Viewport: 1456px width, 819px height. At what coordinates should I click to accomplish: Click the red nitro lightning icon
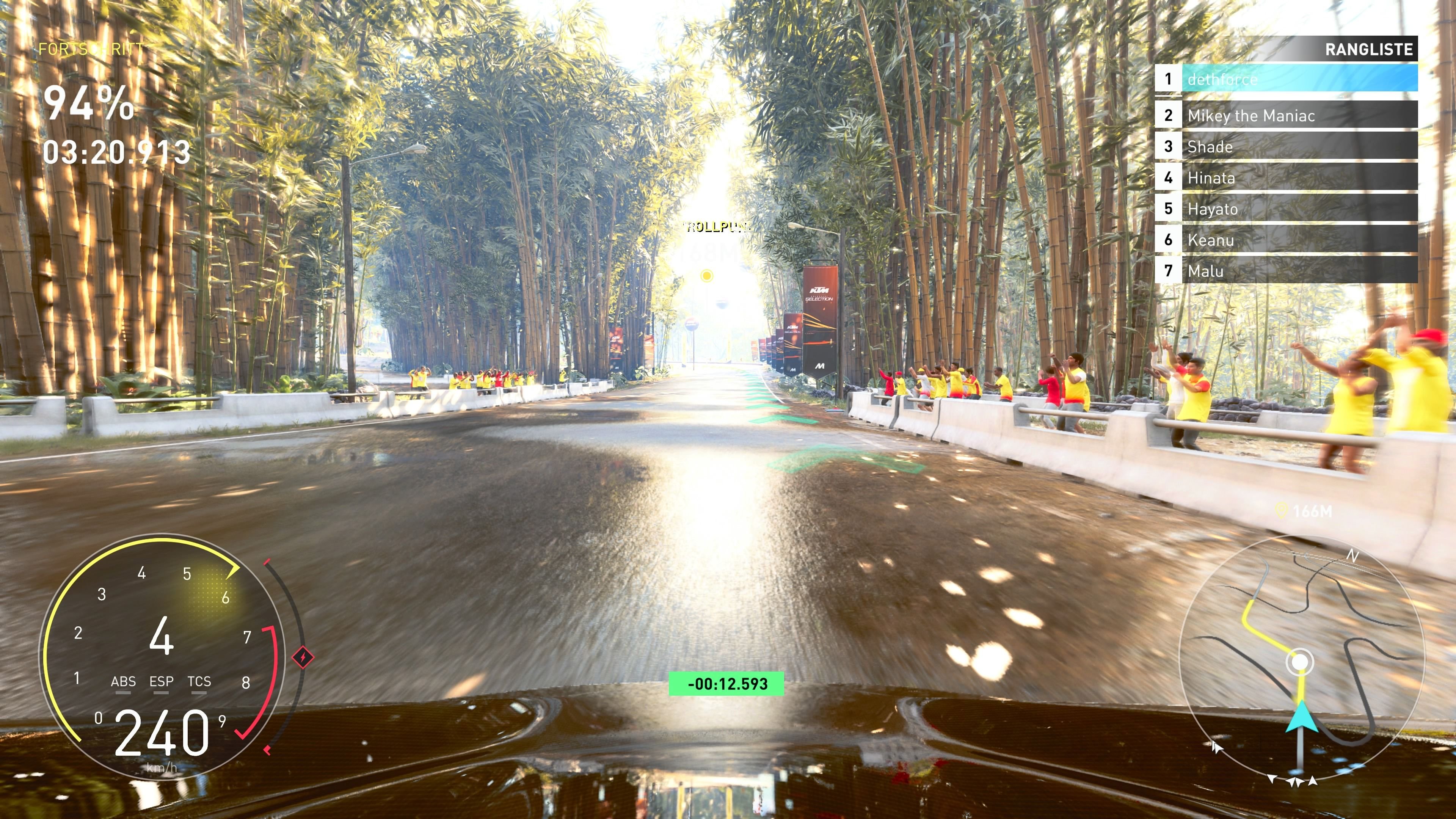(x=303, y=657)
